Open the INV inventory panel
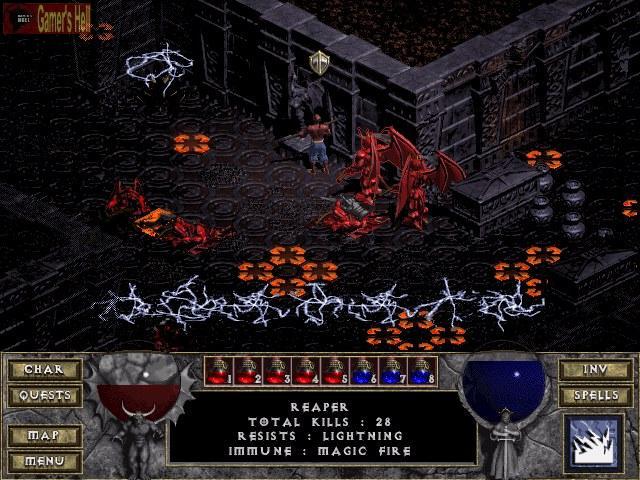Screen dimensions: 640x480 (x=596, y=370)
